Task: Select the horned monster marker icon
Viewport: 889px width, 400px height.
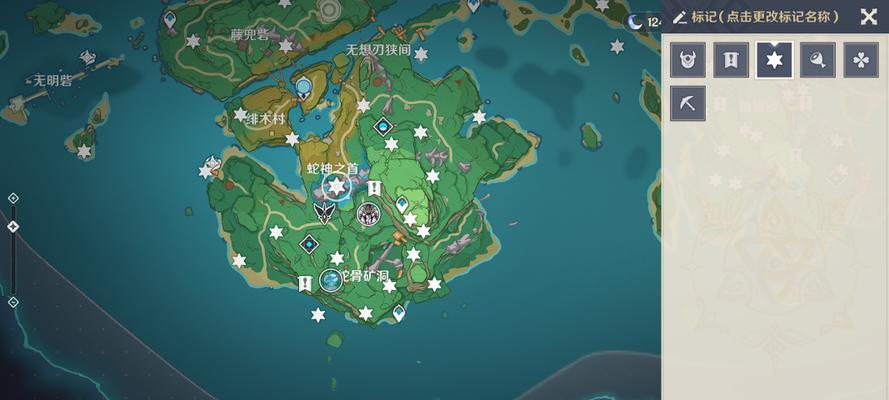Action: pyautogui.click(x=688, y=60)
